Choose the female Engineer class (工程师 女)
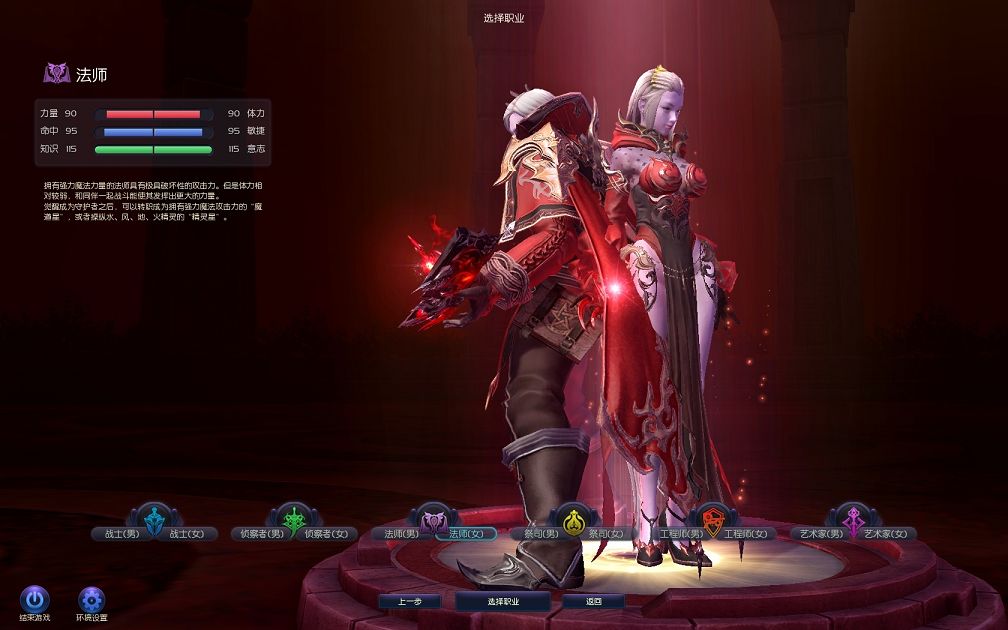 pos(746,534)
